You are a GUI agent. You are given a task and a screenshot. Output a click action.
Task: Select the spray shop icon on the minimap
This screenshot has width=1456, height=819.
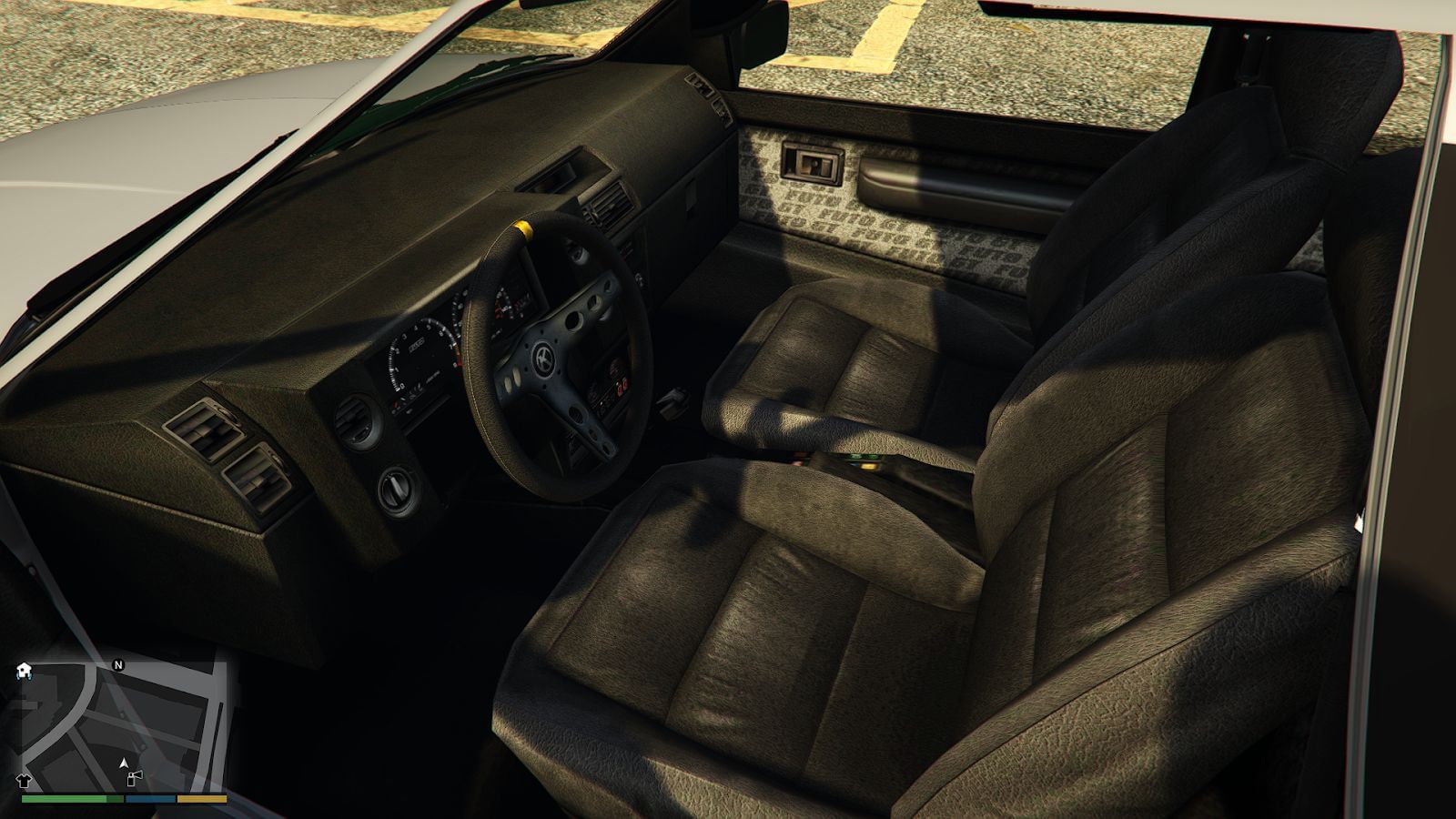click(x=135, y=779)
